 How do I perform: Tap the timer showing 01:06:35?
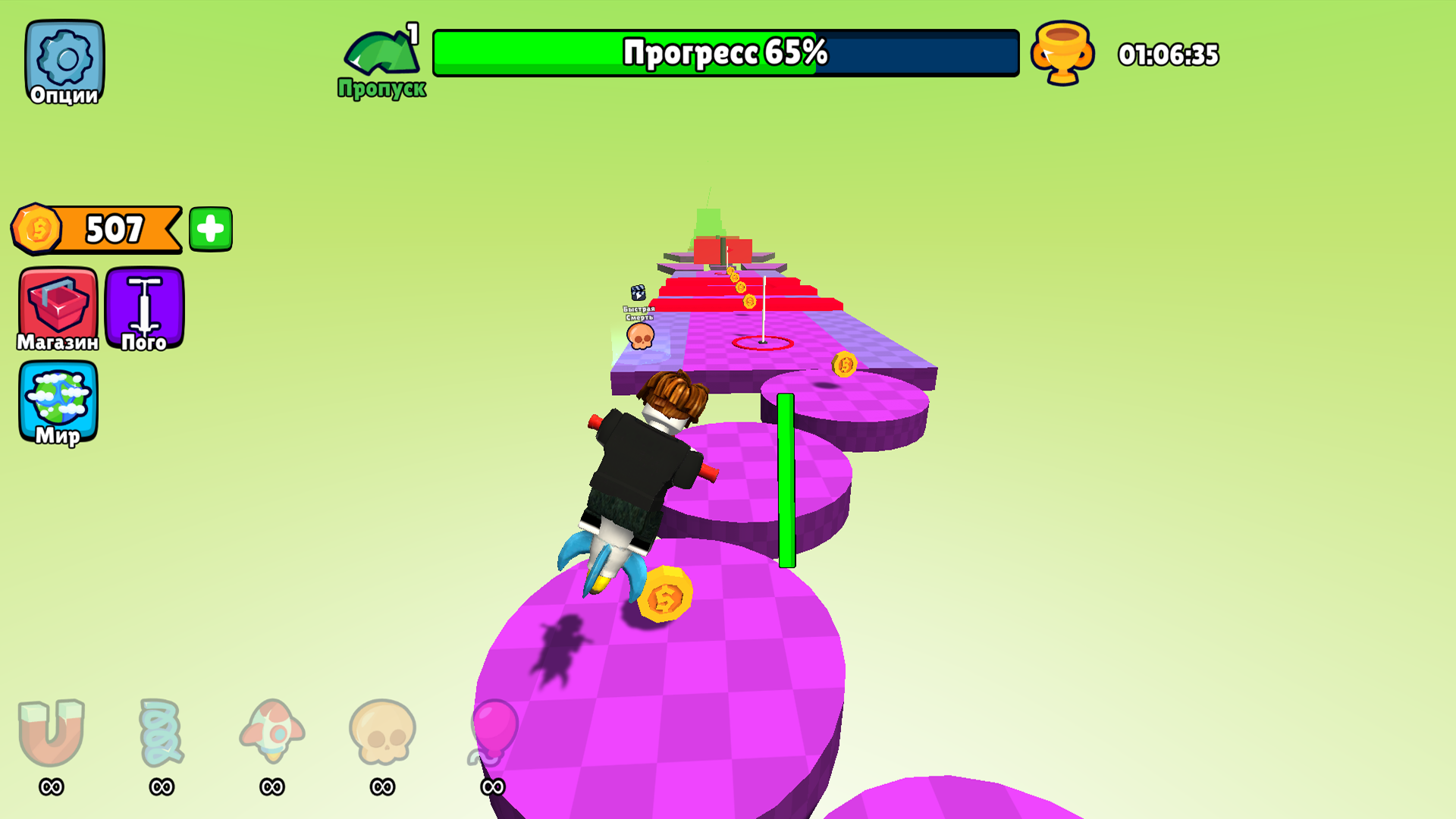(1169, 53)
